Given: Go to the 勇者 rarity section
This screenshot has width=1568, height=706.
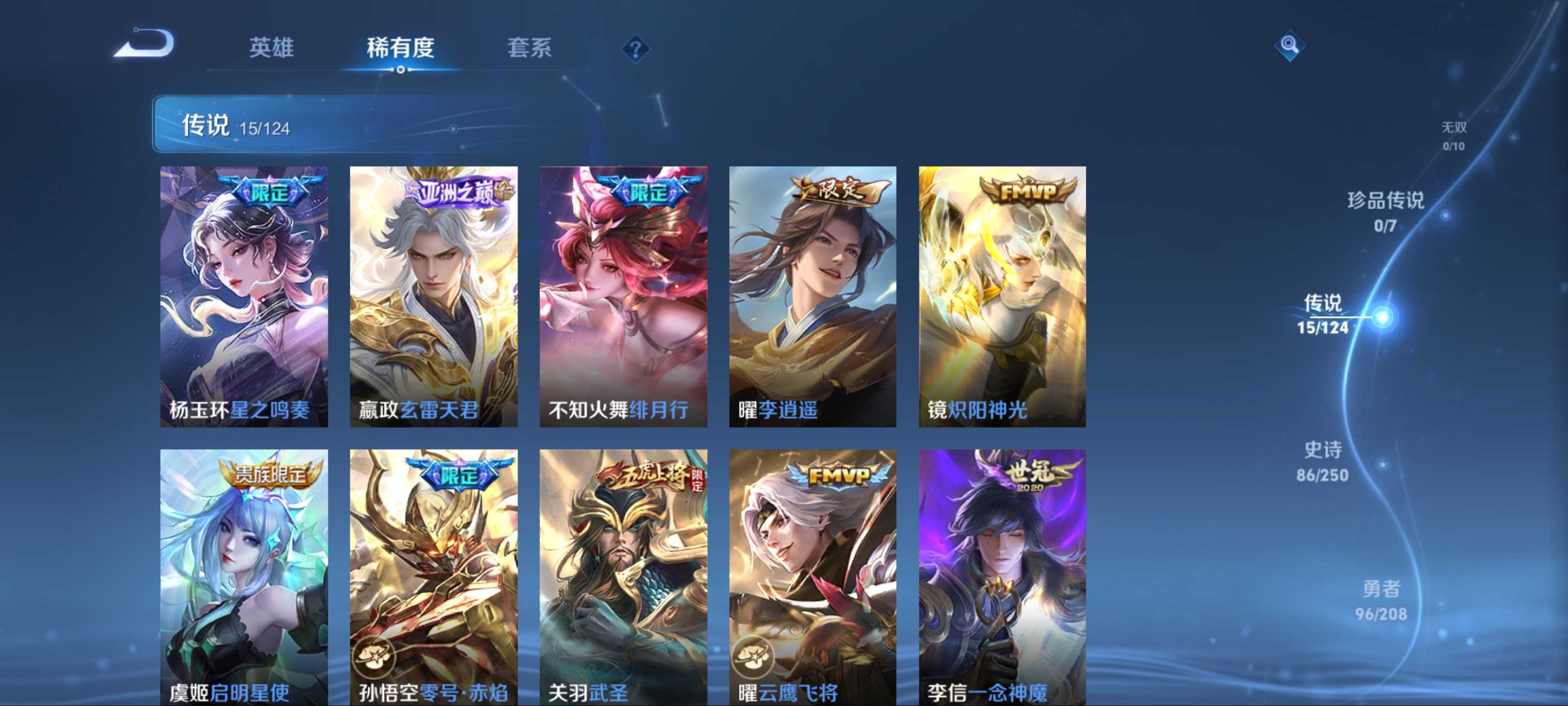Looking at the screenshot, I should 1381,600.
